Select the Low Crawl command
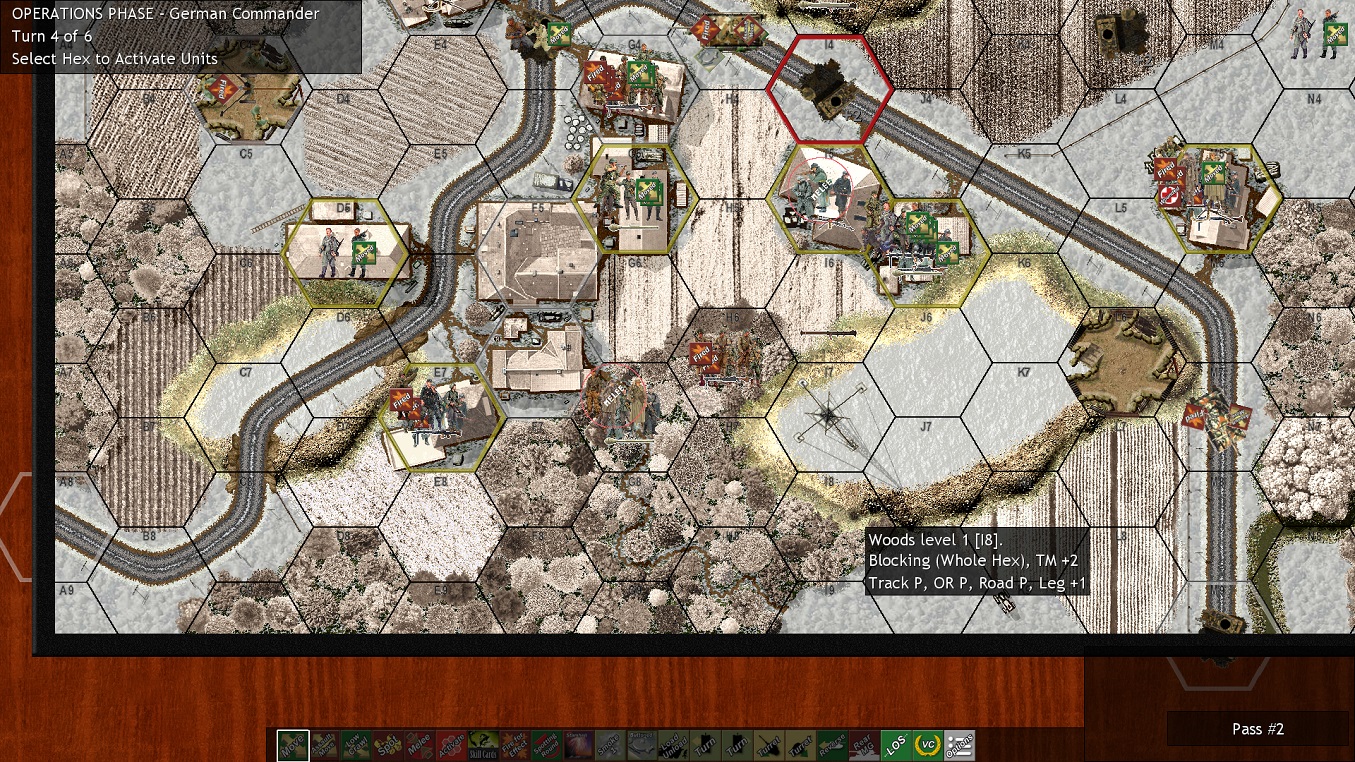Screen dimensions: 1355x762 coord(356,745)
